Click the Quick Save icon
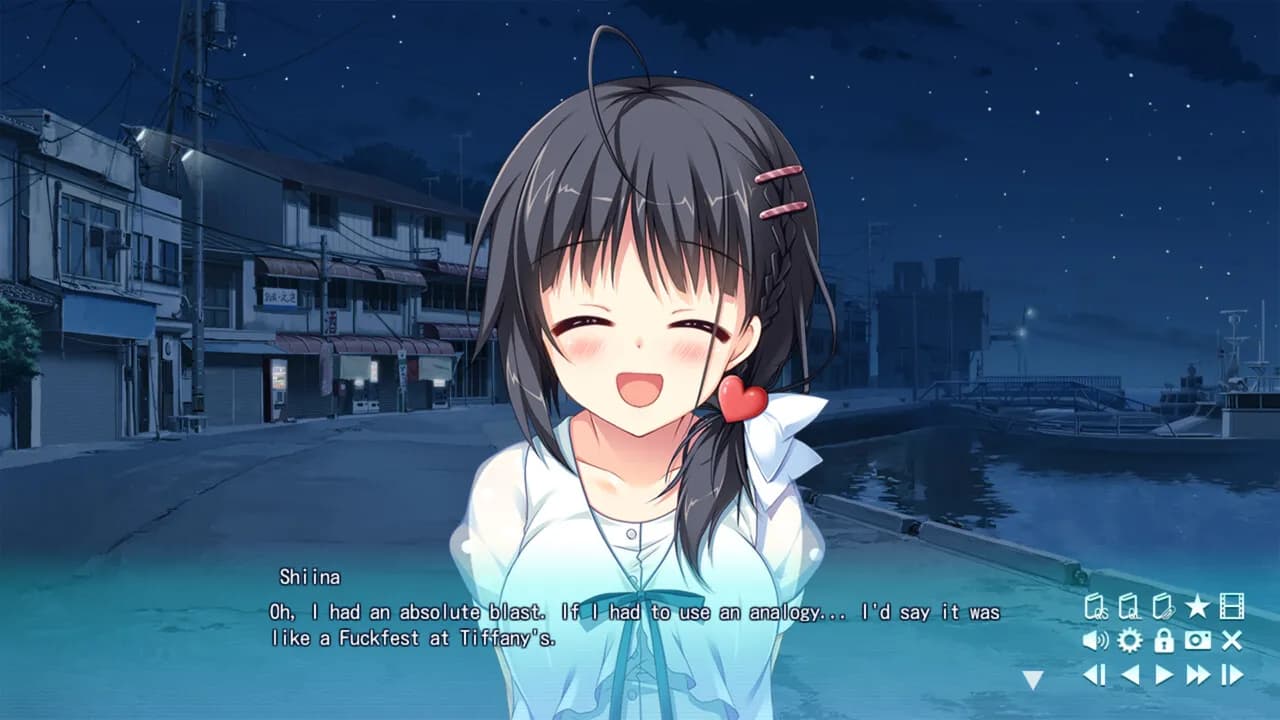This screenshot has height=720, width=1280. tap(1097, 605)
